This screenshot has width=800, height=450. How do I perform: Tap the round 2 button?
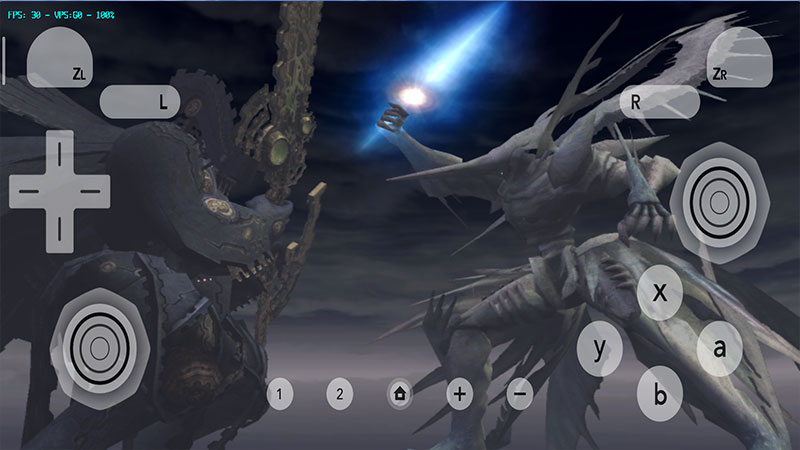pos(340,394)
